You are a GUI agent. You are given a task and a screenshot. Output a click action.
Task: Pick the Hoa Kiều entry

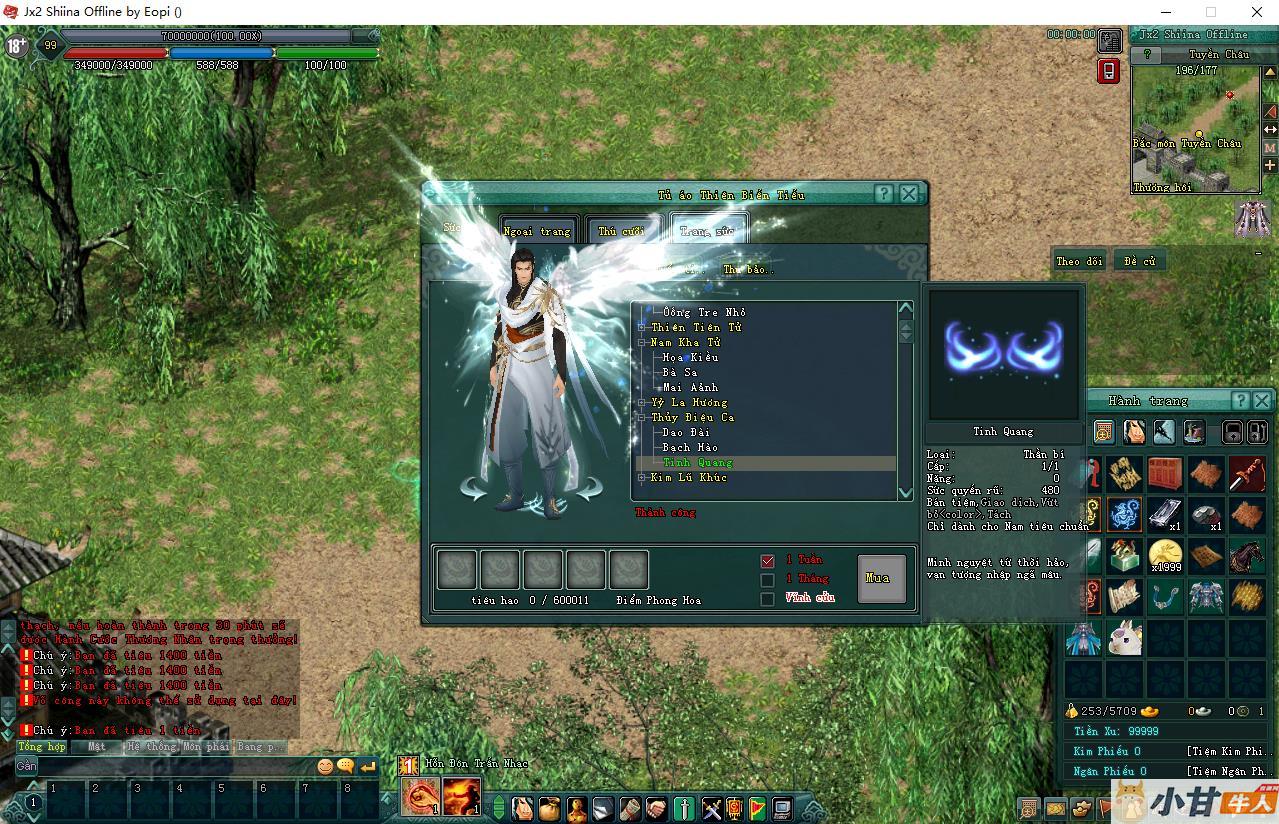(x=690, y=357)
